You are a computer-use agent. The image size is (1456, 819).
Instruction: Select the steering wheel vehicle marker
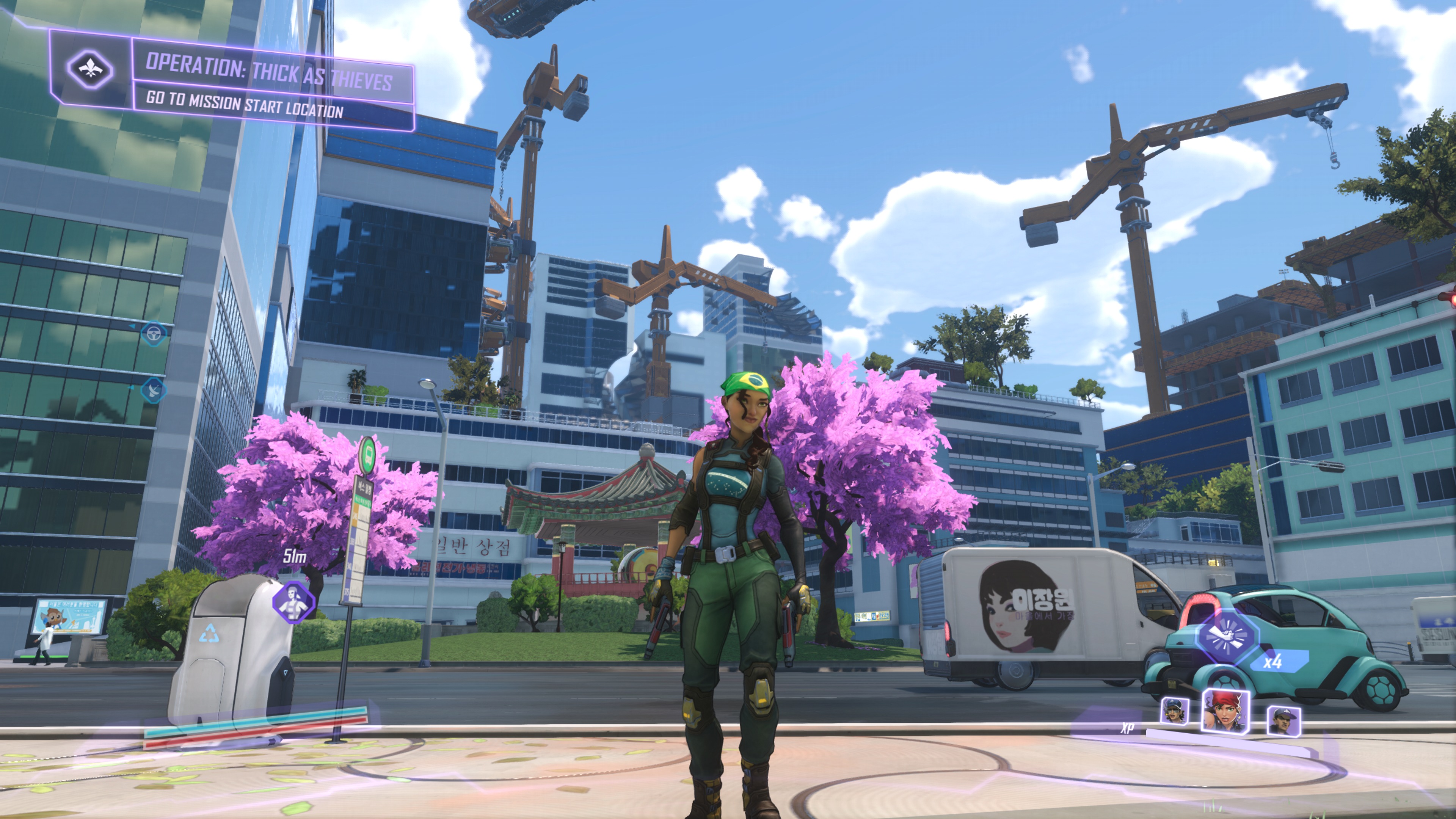click(x=153, y=334)
